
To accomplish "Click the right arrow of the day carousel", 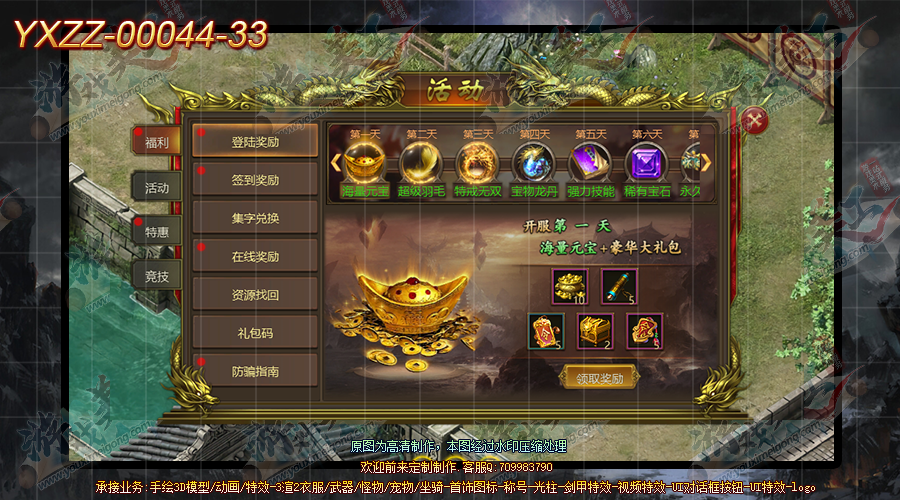I will tap(706, 161).
